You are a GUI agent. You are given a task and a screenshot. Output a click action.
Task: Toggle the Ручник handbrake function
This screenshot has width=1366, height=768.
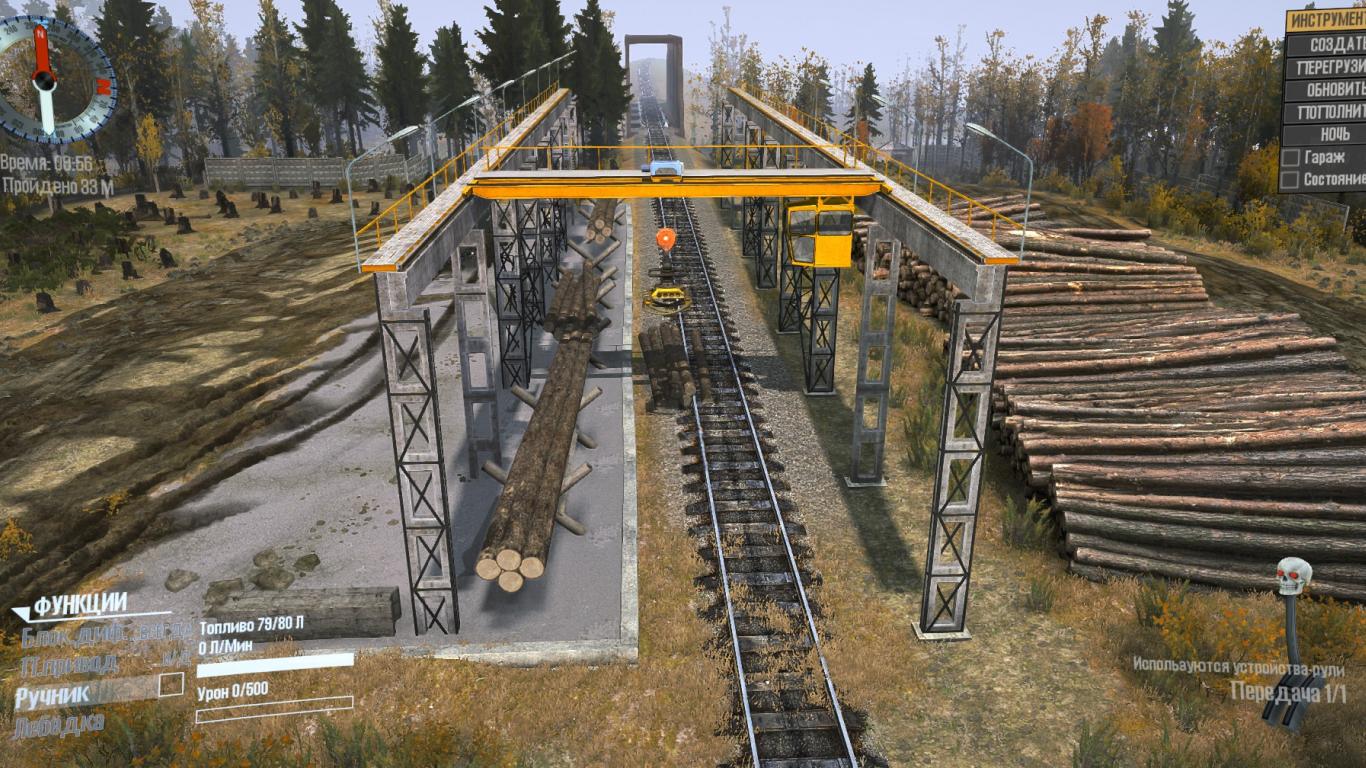[53, 693]
